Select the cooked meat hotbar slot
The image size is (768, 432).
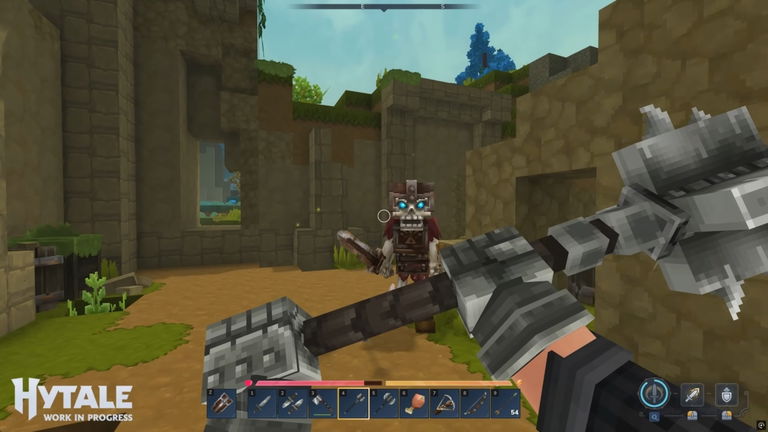click(412, 403)
